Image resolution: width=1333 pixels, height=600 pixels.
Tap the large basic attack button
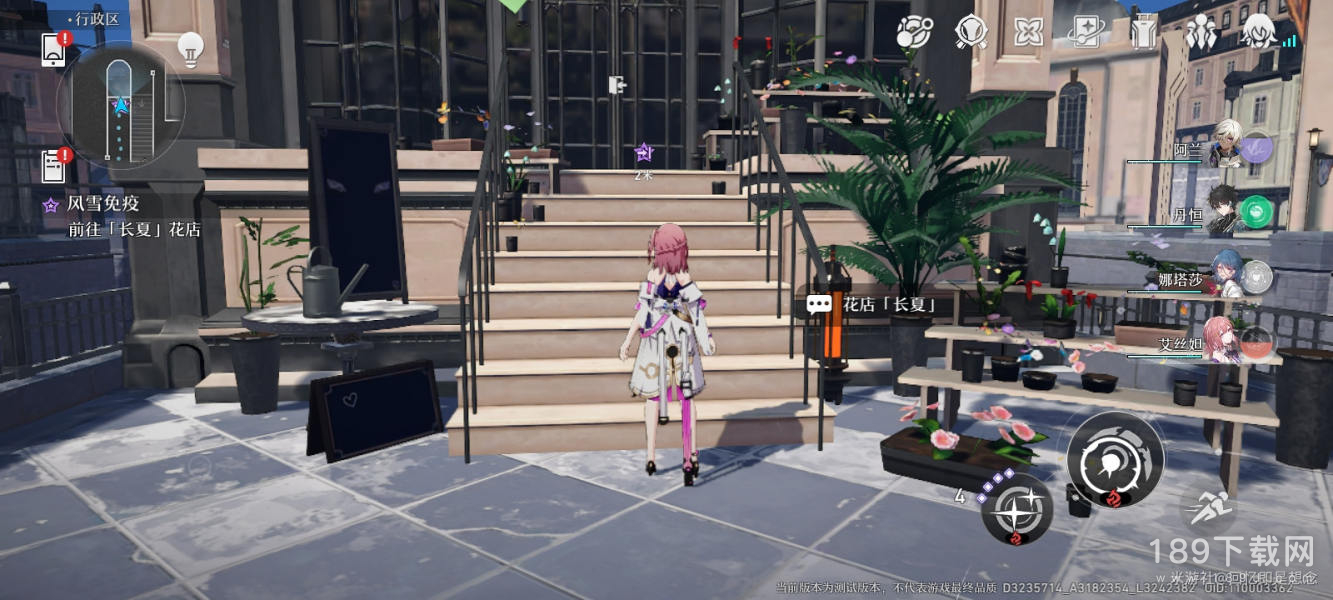click(x=1114, y=460)
